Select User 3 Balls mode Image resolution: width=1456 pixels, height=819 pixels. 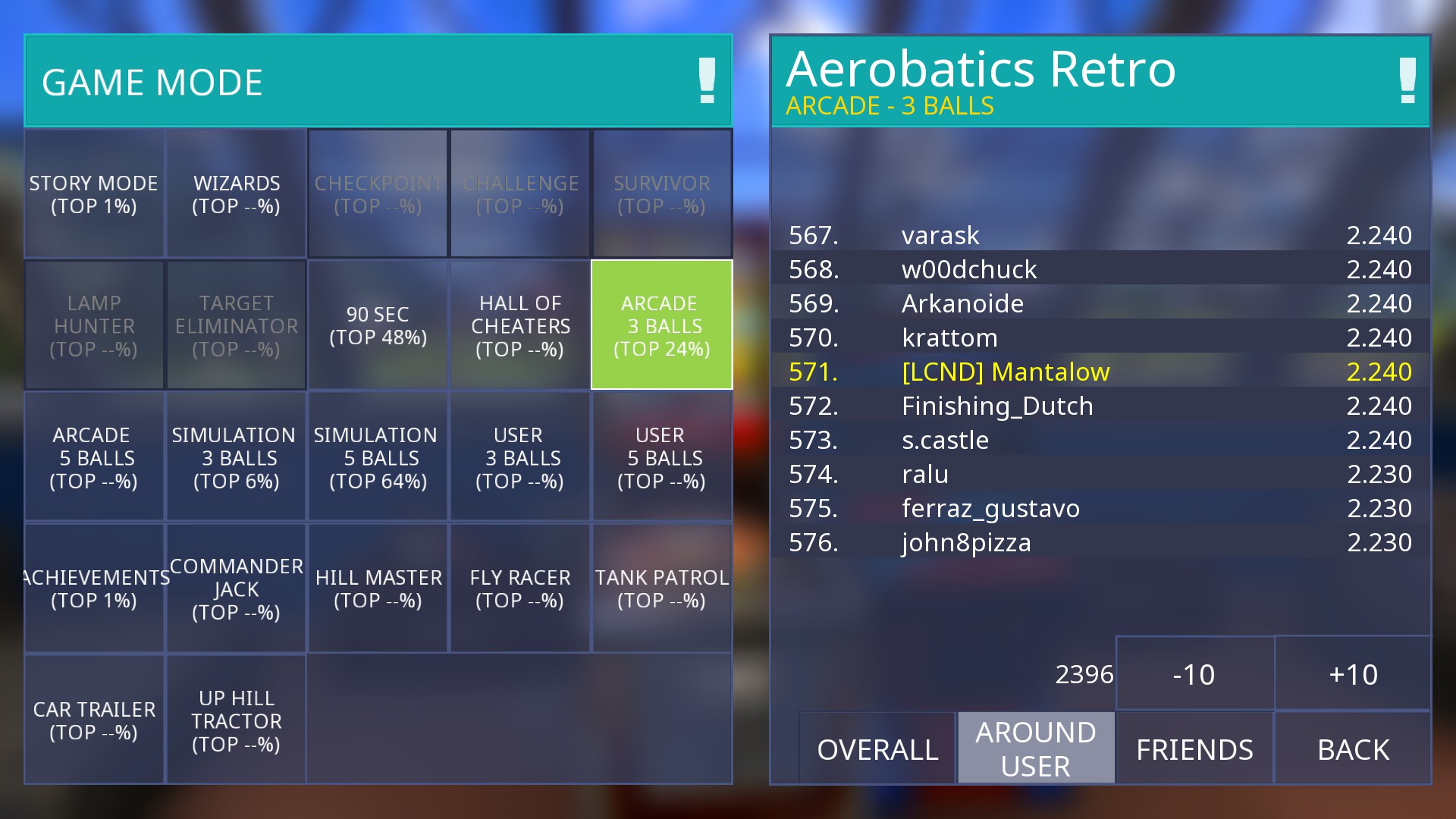[x=519, y=457]
